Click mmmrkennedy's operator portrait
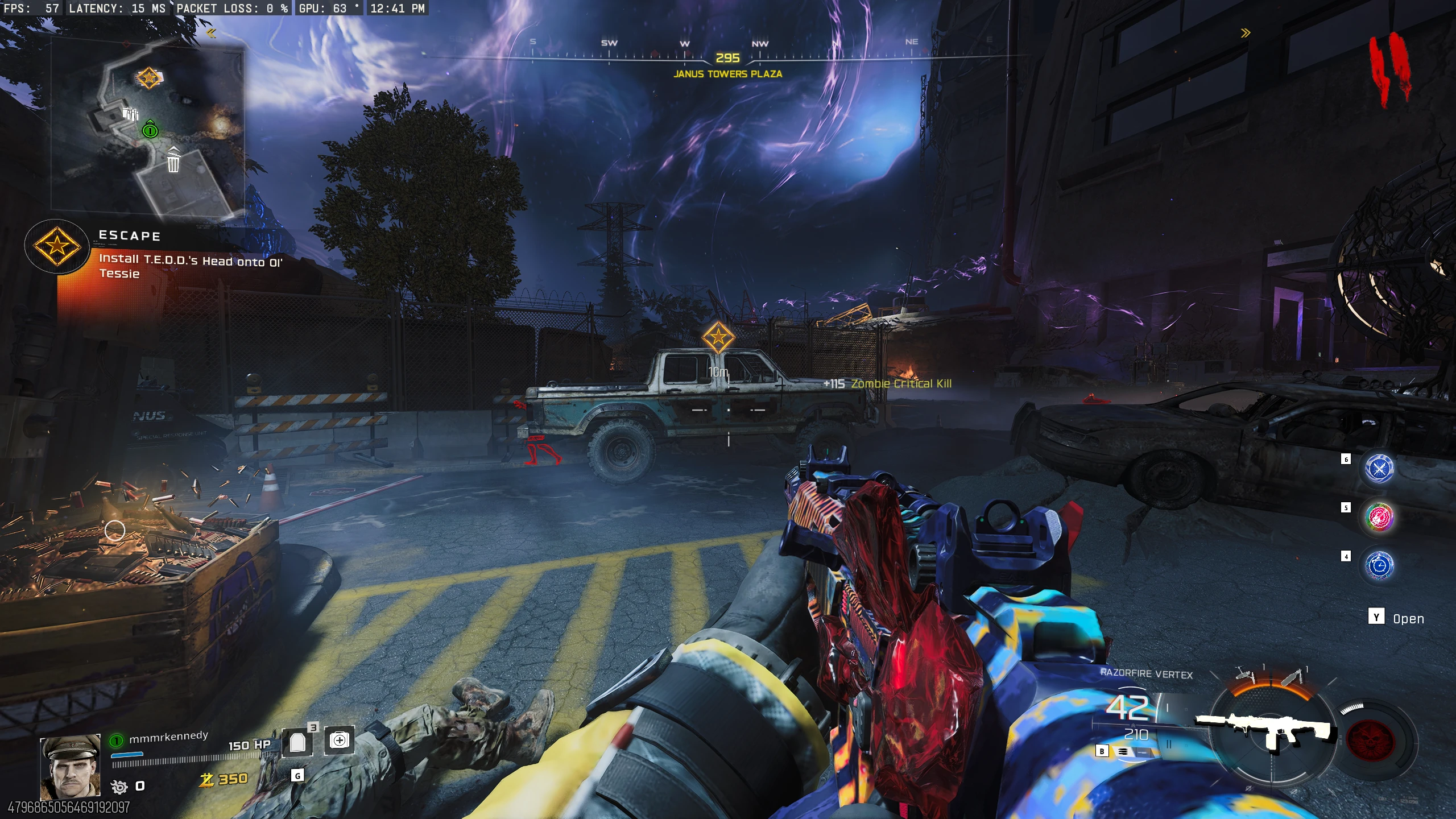 coord(71,766)
